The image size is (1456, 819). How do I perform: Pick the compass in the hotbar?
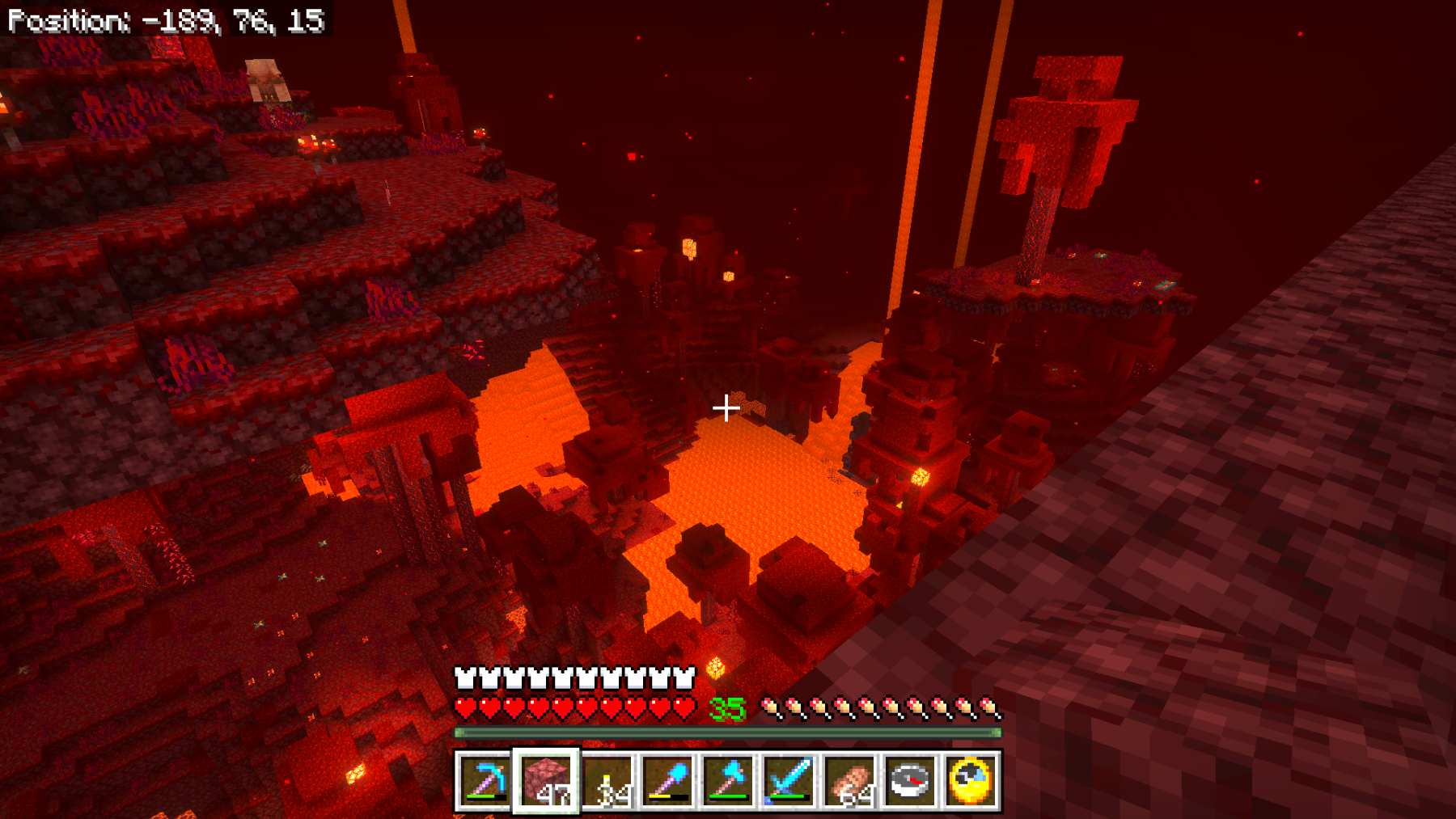tap(910, 781)
